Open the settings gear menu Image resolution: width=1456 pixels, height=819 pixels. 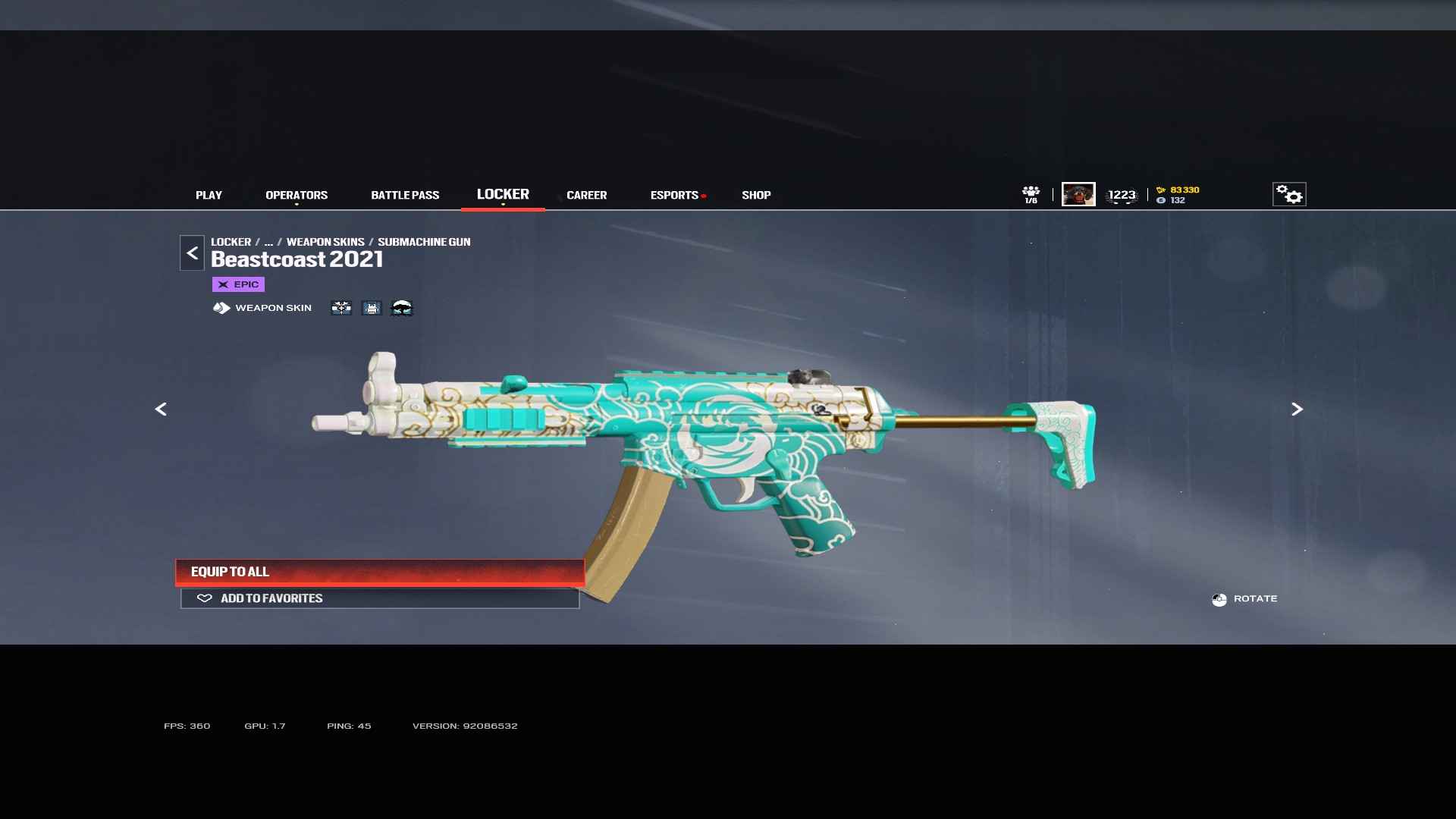(x=1288, y=194)
